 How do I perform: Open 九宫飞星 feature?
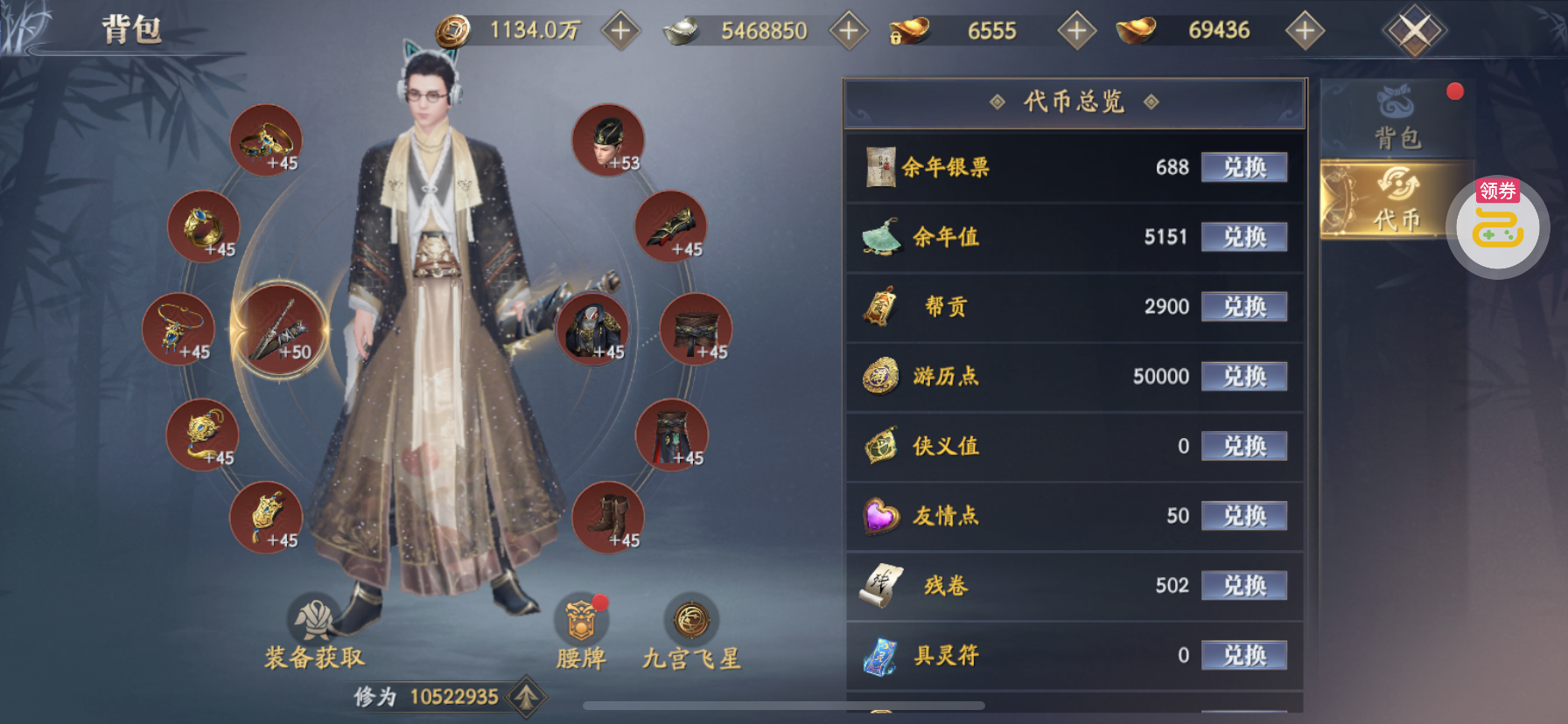pos(691,633)
